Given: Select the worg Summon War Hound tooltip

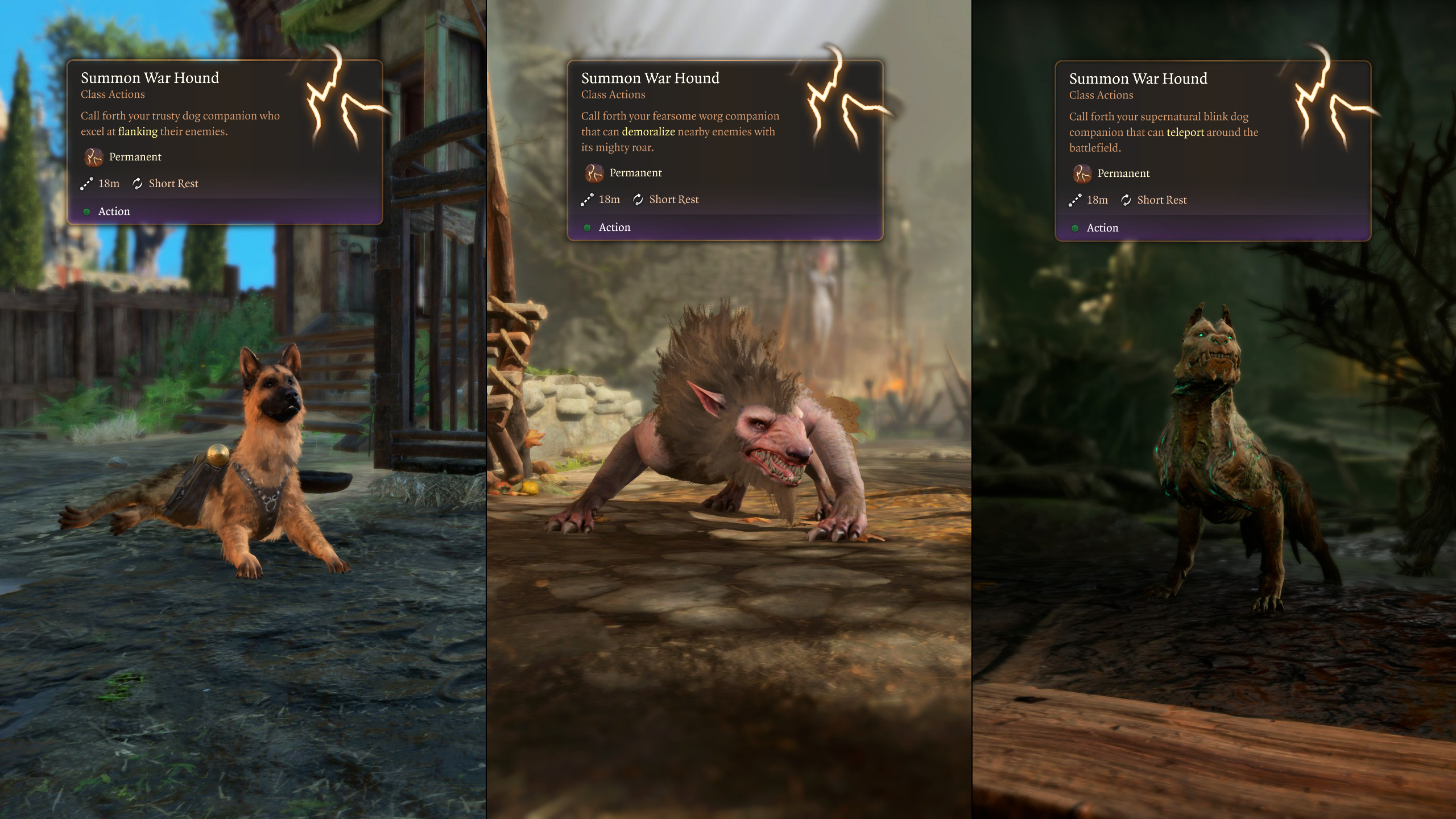Looking at the screenshot, I should pyautogui.click(x=725, y=150).
